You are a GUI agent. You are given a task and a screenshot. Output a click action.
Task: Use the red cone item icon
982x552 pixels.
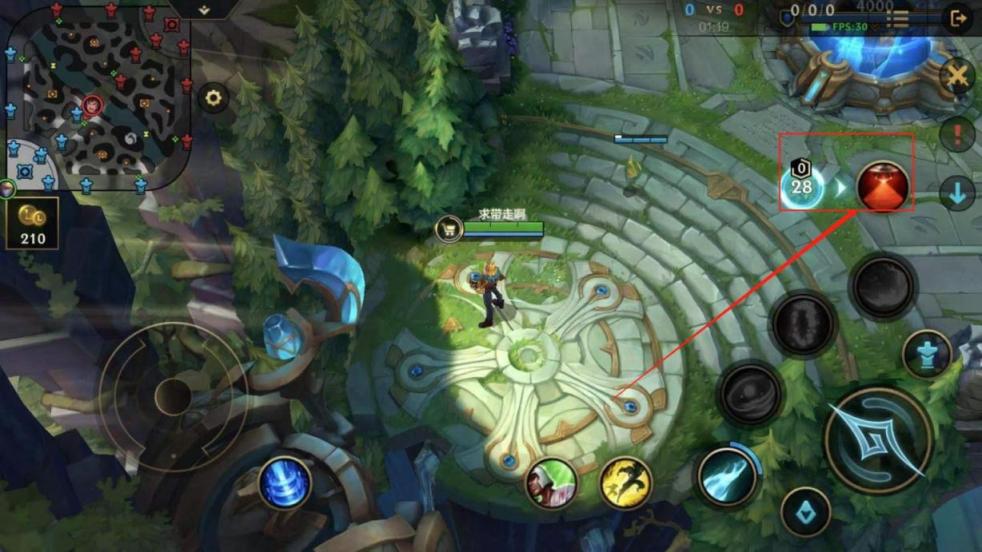882,186
